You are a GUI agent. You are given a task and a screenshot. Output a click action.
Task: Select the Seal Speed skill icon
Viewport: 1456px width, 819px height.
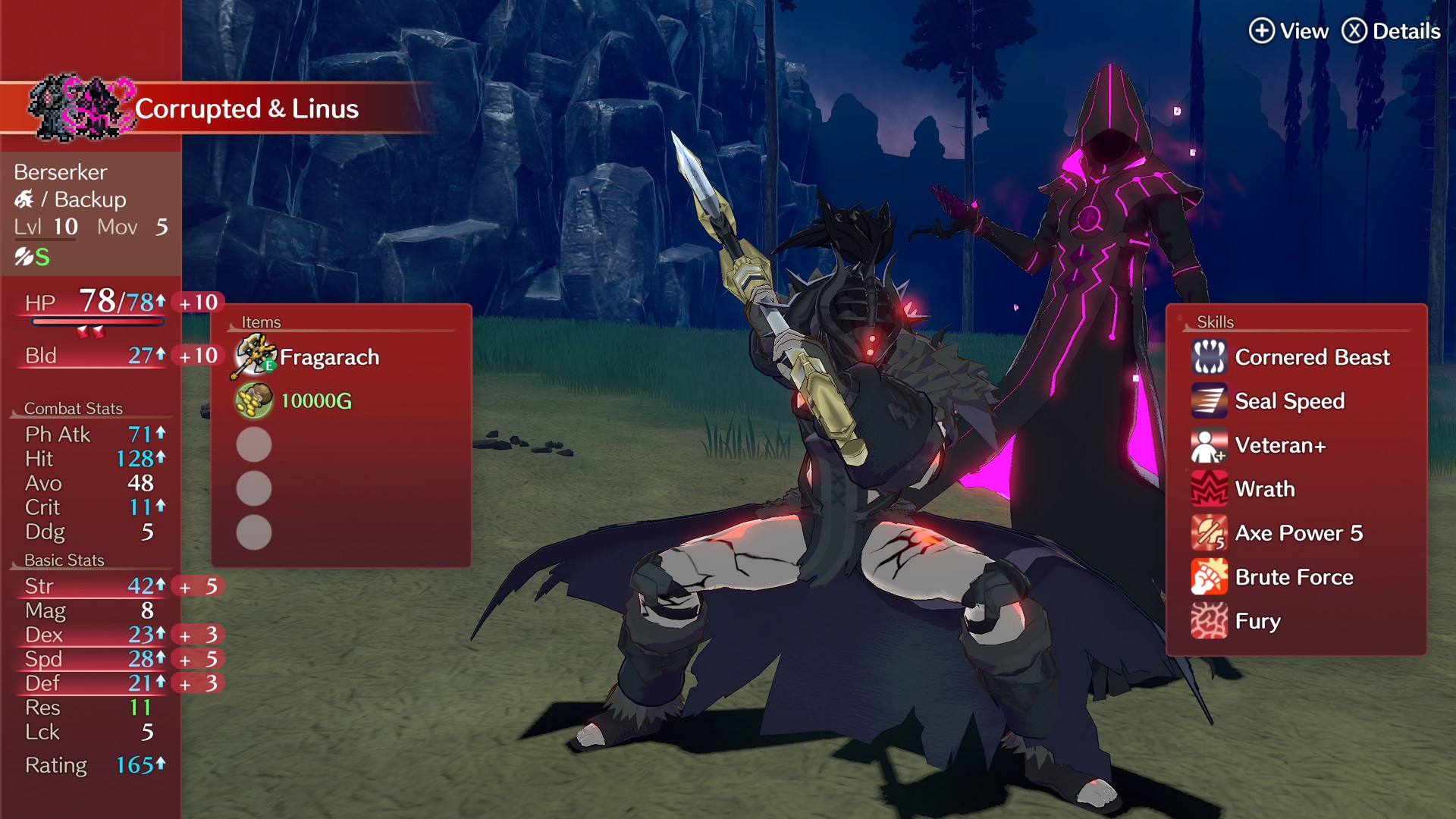coord(1210,401)
